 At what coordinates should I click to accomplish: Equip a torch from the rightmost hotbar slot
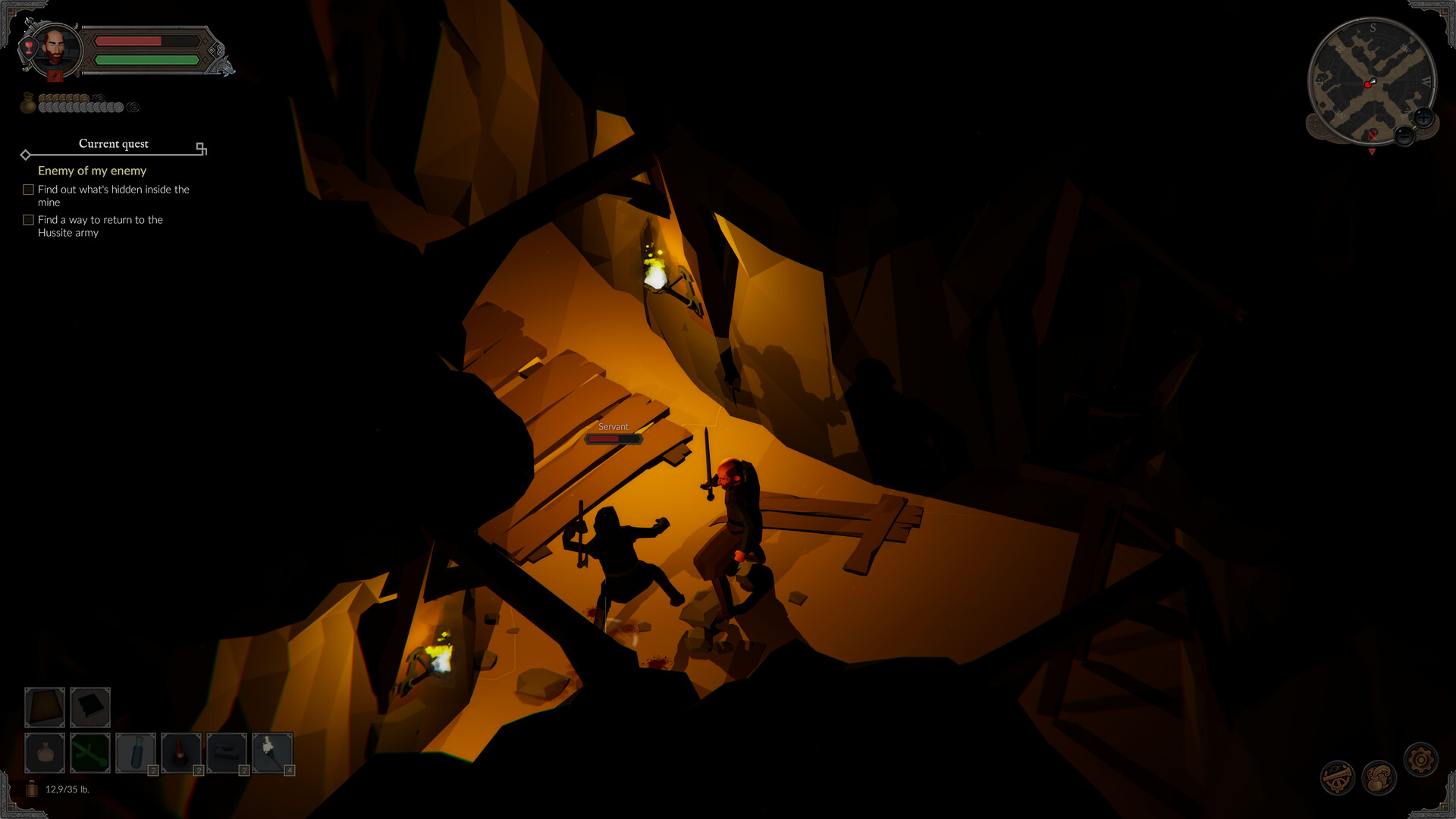pos(271,752)
